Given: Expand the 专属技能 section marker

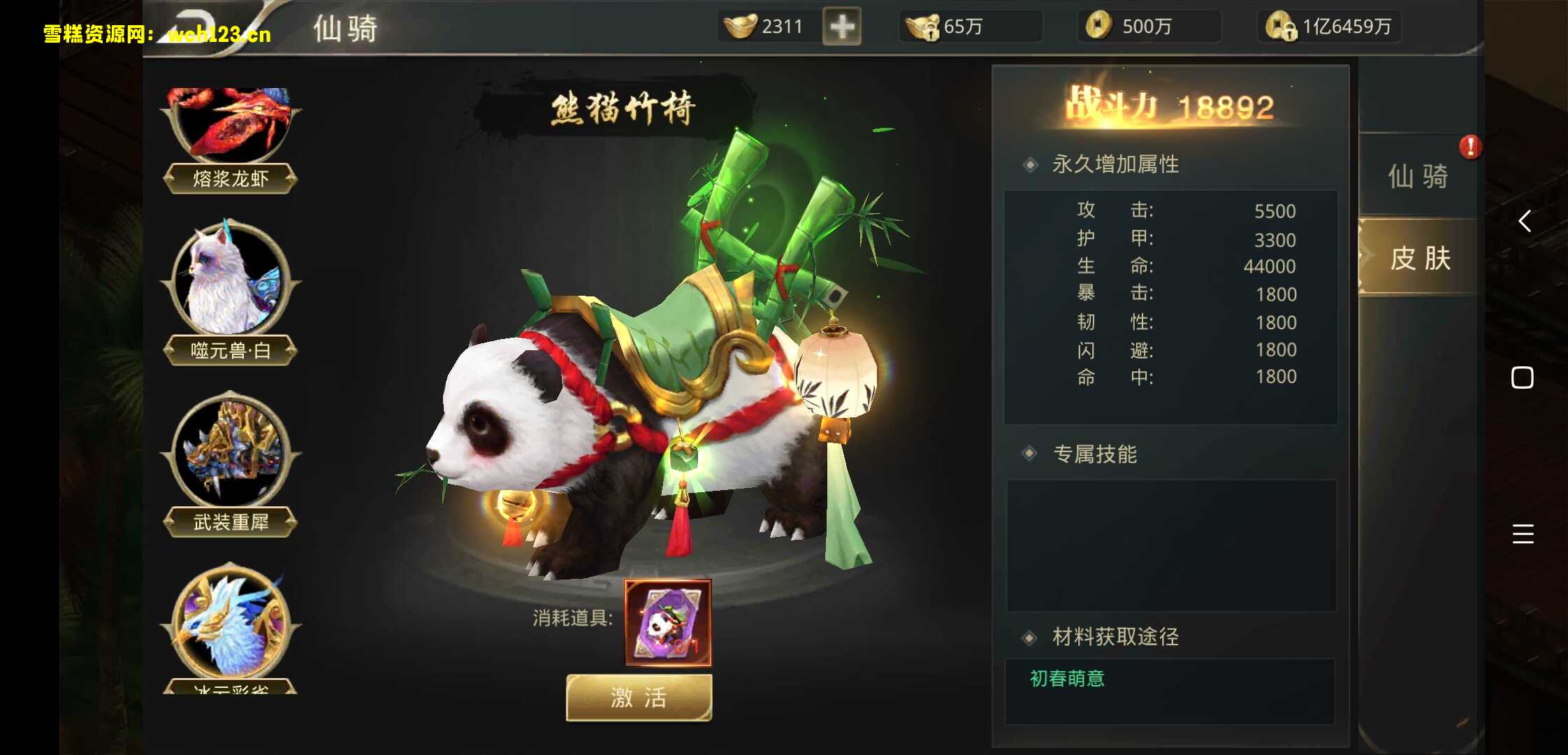Looking at the screenshot, I should [x=1029, y=454].
